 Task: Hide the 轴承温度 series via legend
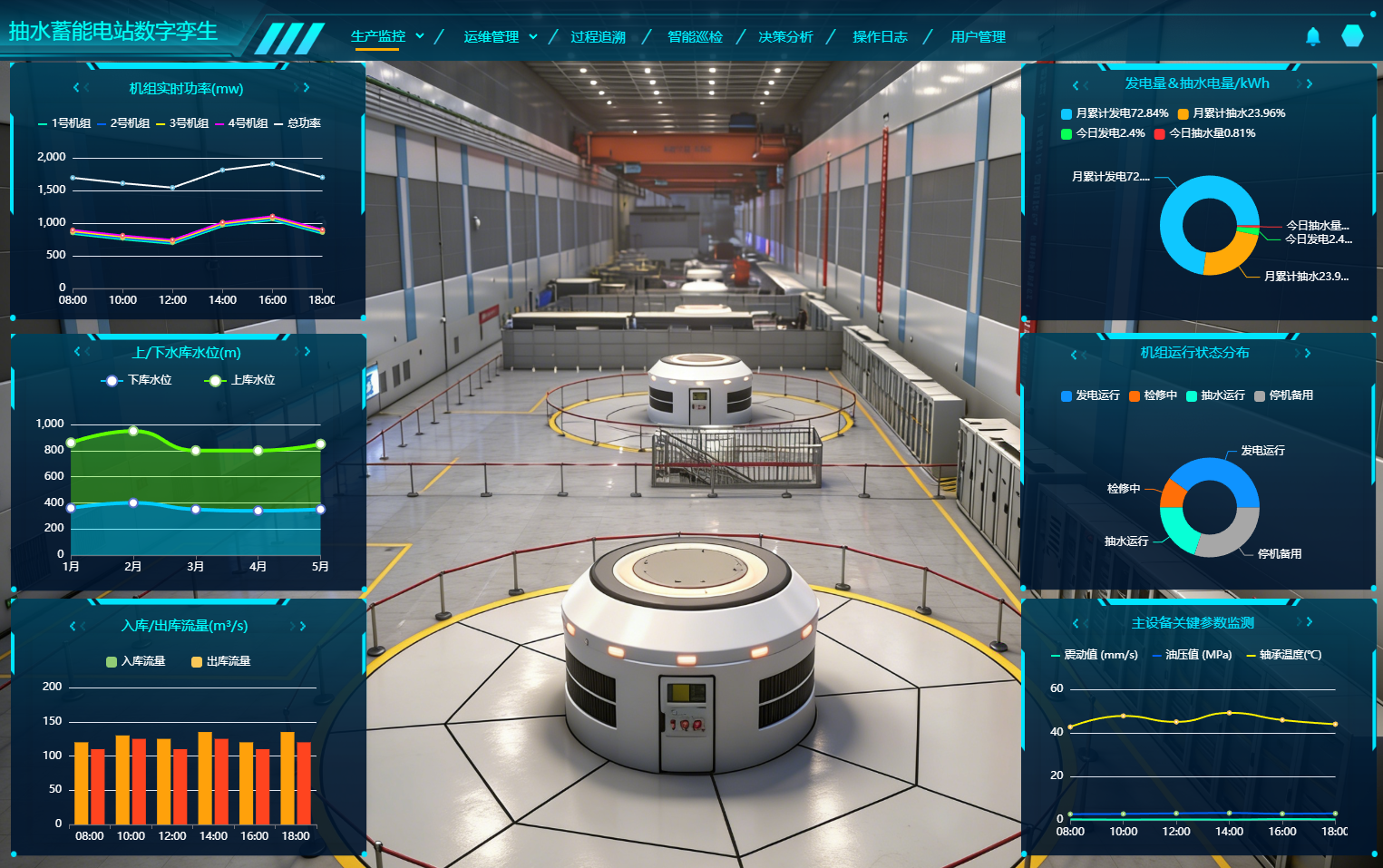coord(1284,655)
